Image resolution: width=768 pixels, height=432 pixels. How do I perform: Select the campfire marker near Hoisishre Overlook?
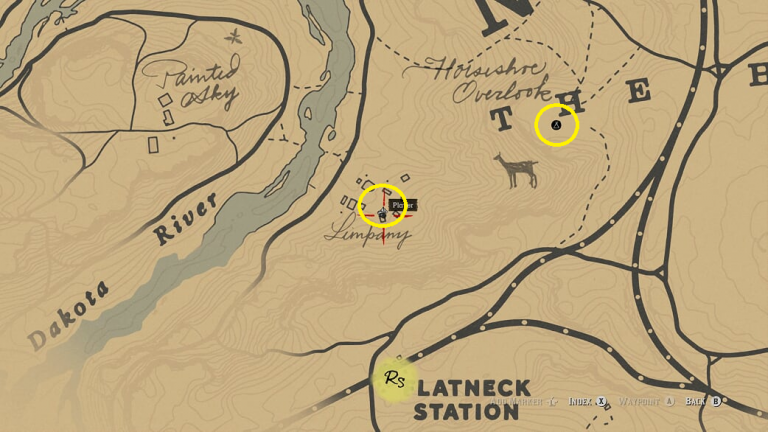[557, 125]
